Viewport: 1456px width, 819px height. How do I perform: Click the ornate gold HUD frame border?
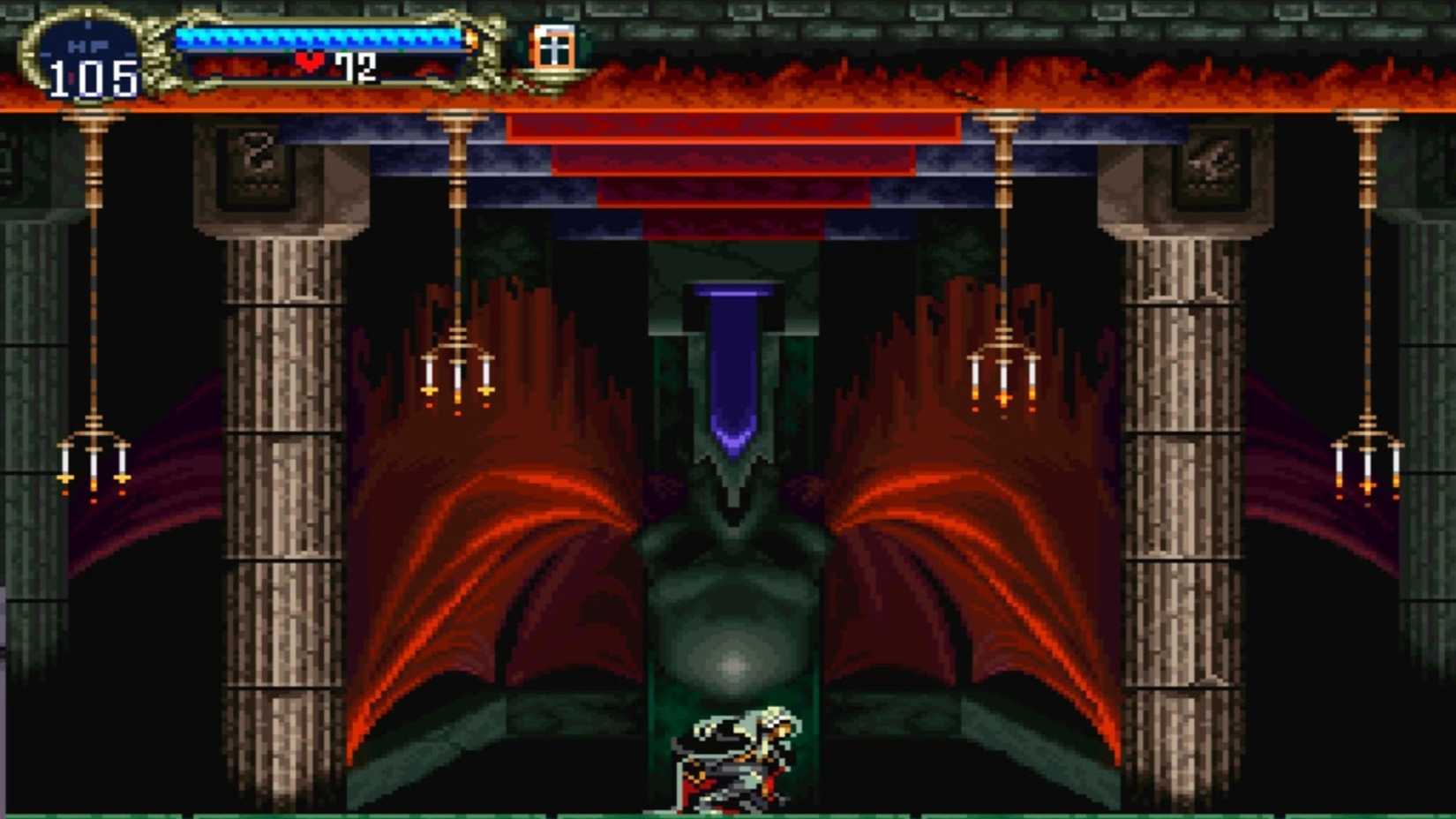pos(490,53)
